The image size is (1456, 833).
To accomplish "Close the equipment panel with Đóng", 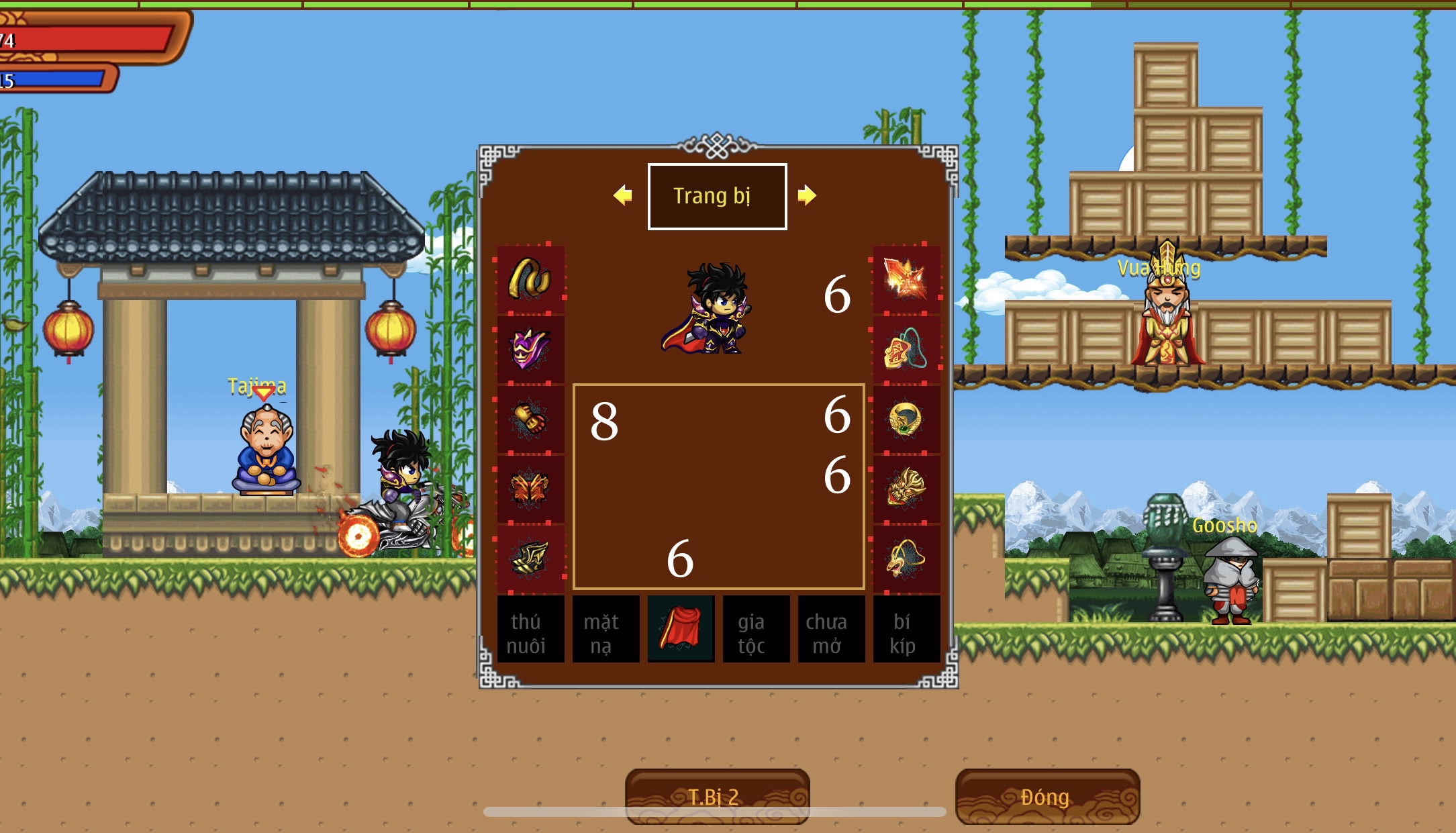I will click(x=1047, y=797).
